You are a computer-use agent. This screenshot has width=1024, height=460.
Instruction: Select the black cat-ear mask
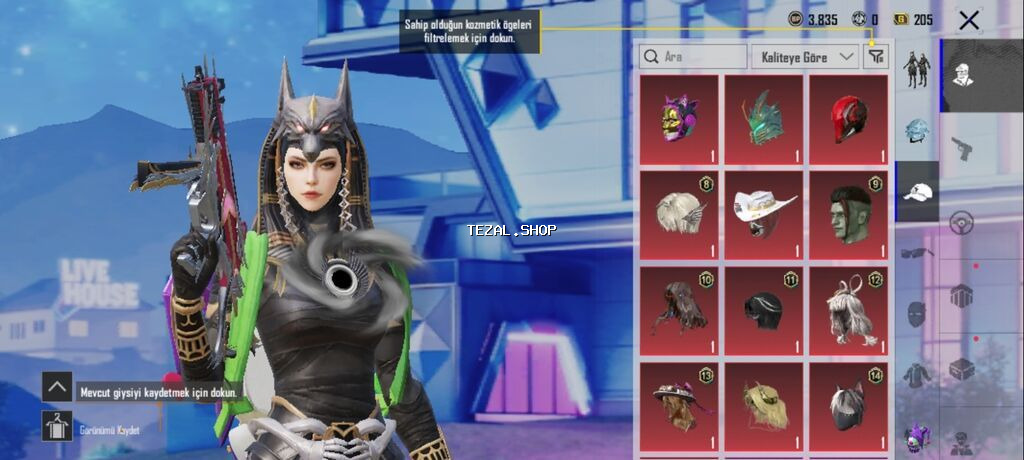848,405
